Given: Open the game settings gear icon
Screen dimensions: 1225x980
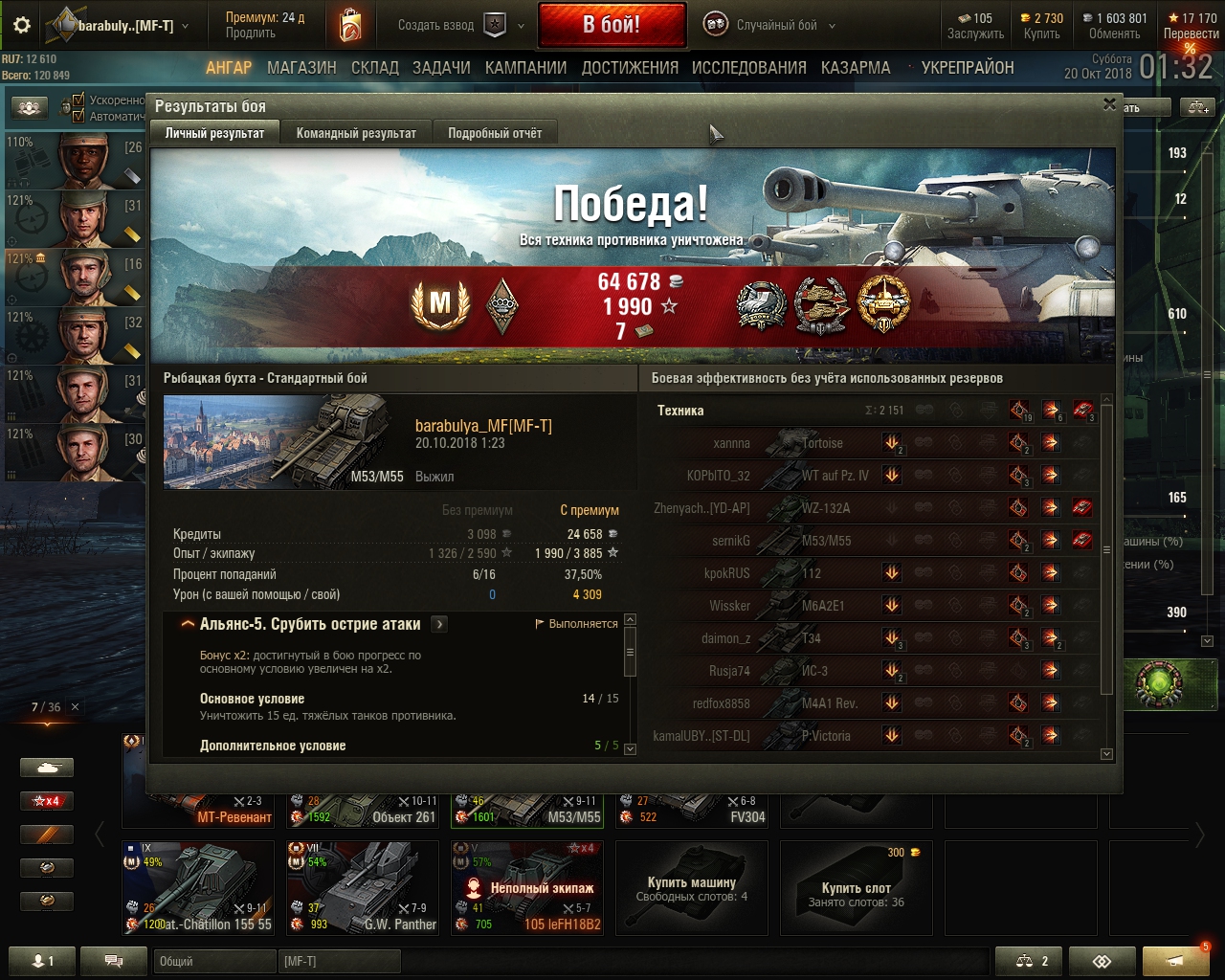Looking at the screenshot, I should coord(21,26).
